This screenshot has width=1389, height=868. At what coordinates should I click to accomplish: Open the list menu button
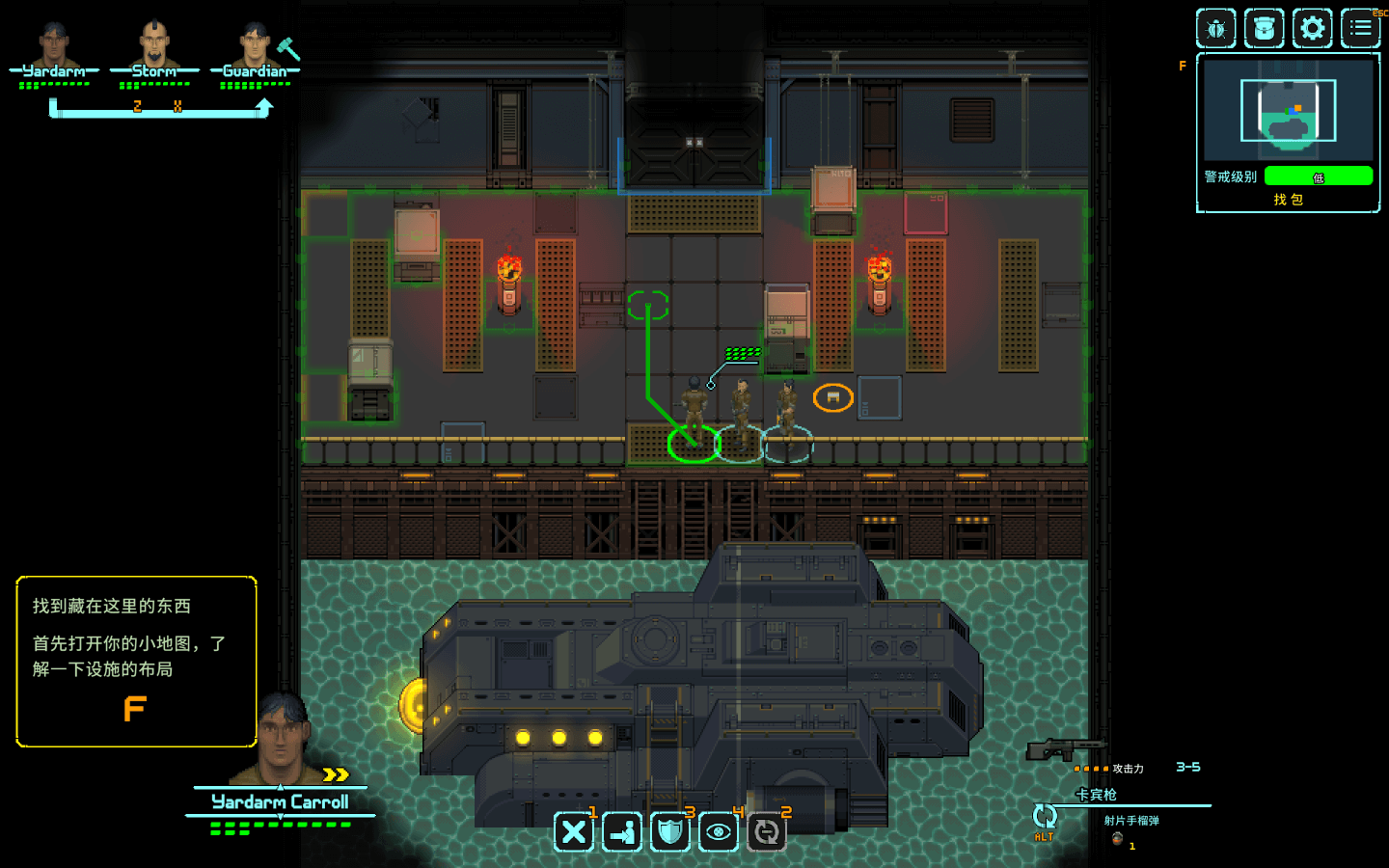click(1360, 29)
